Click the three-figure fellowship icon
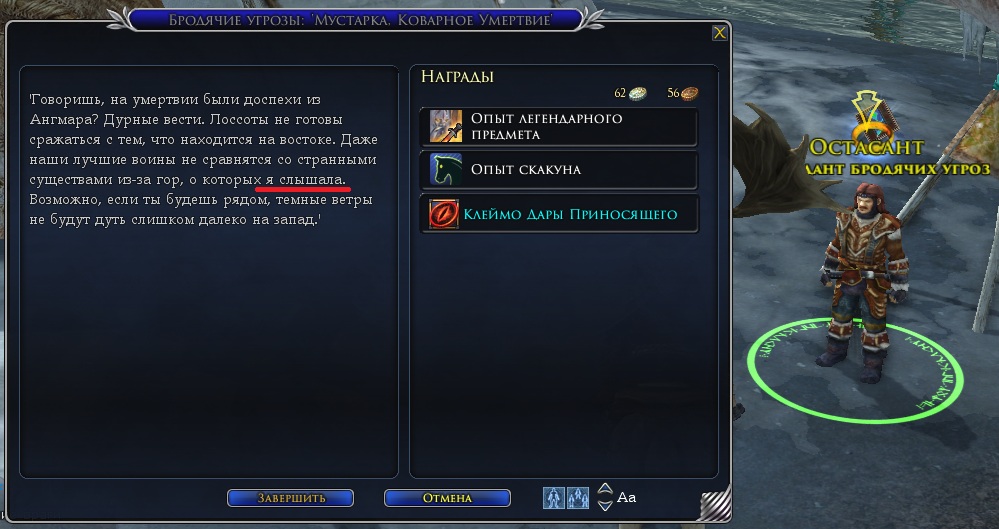 (x=578, y=497)
